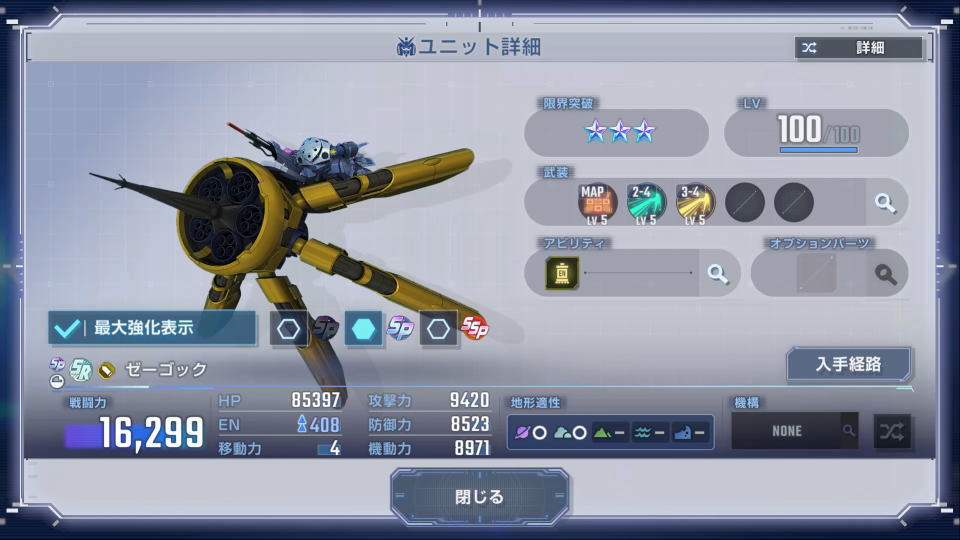The height and width of the screenshot is (540, 960).
Task: View the 地形適性 terrain aptitude panel
Action: (x=610, y=432)
